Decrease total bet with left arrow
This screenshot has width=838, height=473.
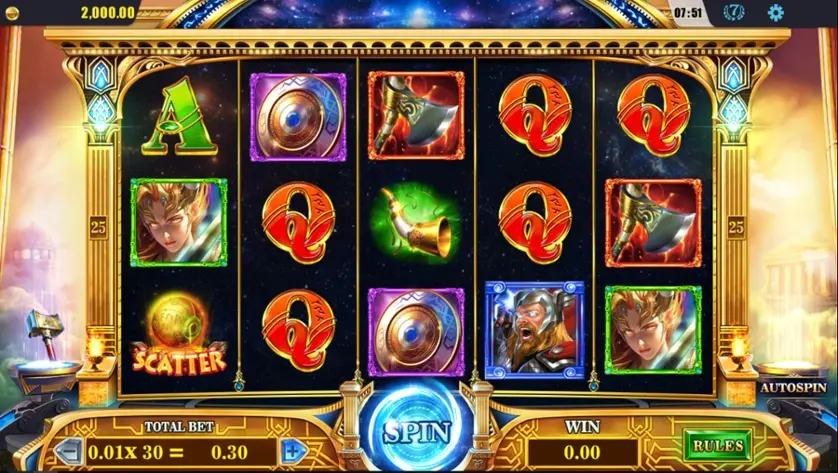click(x=67, y=450)
